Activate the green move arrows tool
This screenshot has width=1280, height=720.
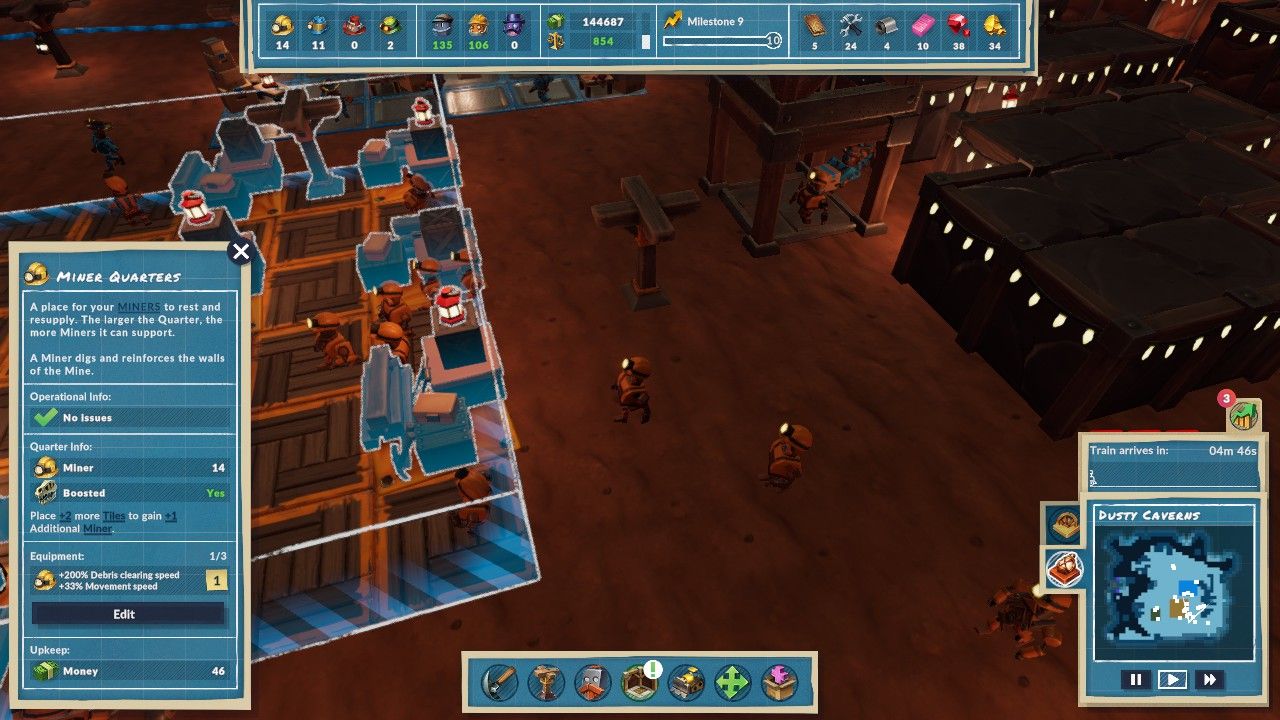click(732, 684)
